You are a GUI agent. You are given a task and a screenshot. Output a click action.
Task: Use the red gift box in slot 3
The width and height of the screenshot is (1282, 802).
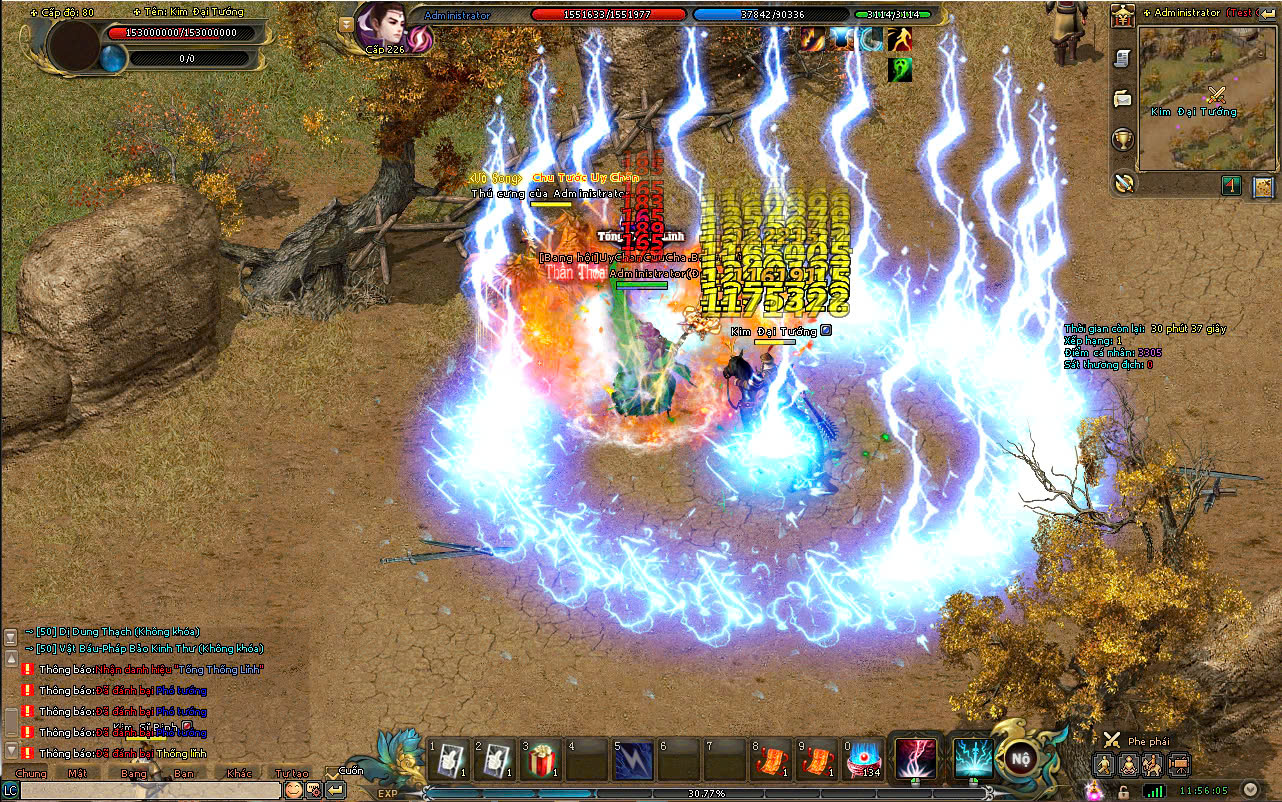[541, 760]
